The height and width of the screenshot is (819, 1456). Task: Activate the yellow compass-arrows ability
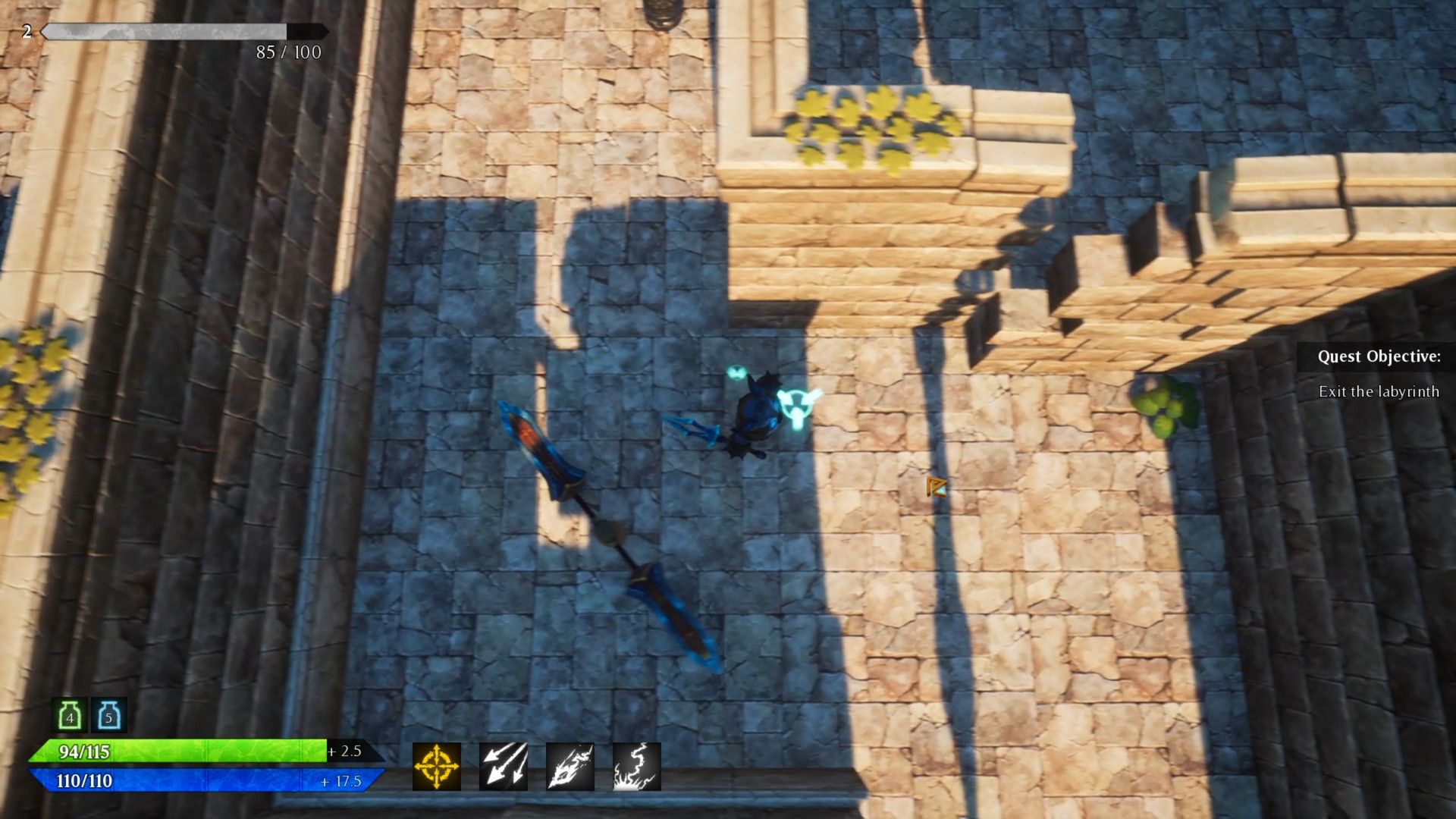435,766
